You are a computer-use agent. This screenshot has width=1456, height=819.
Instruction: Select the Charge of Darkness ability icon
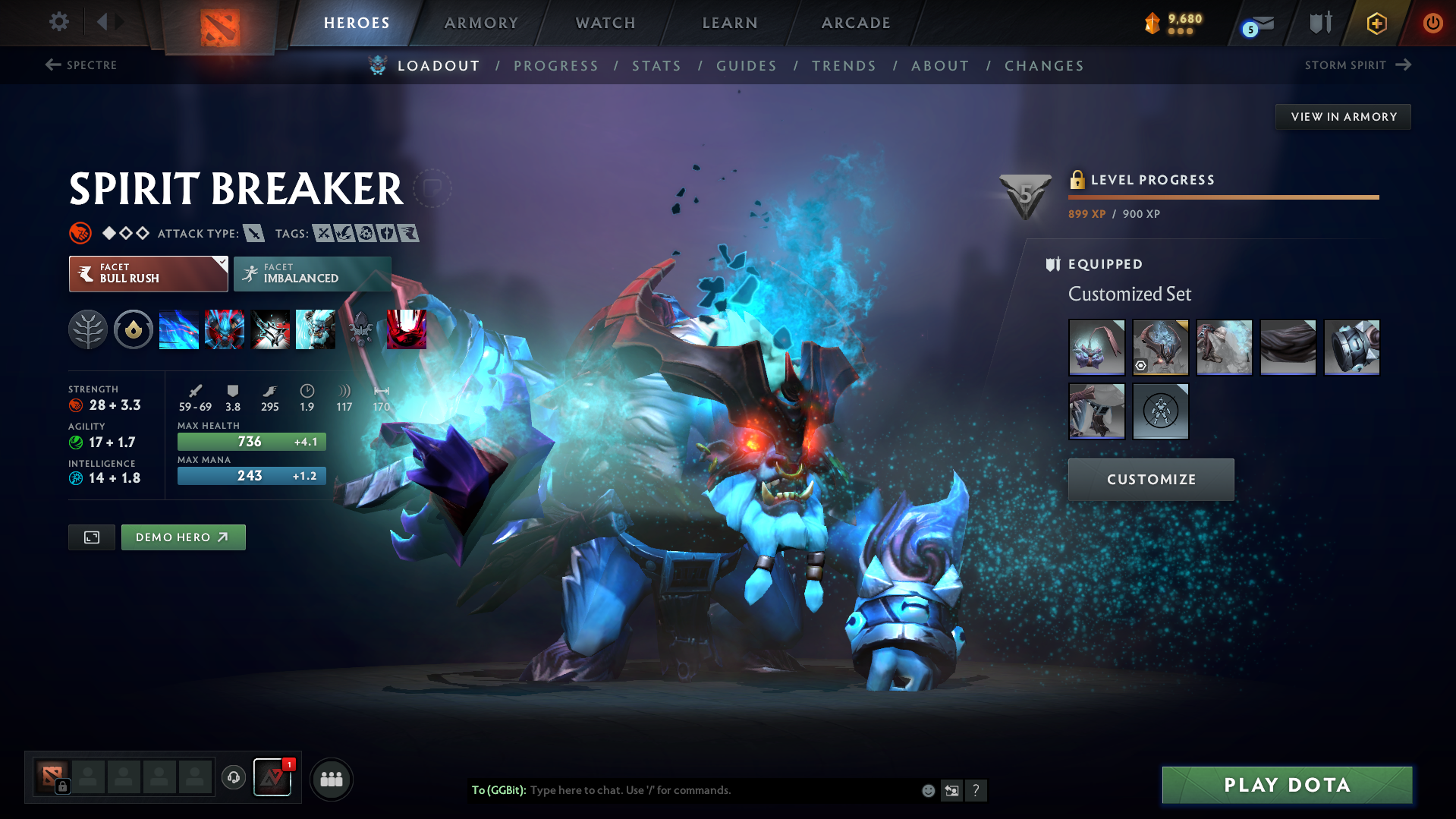179,329
